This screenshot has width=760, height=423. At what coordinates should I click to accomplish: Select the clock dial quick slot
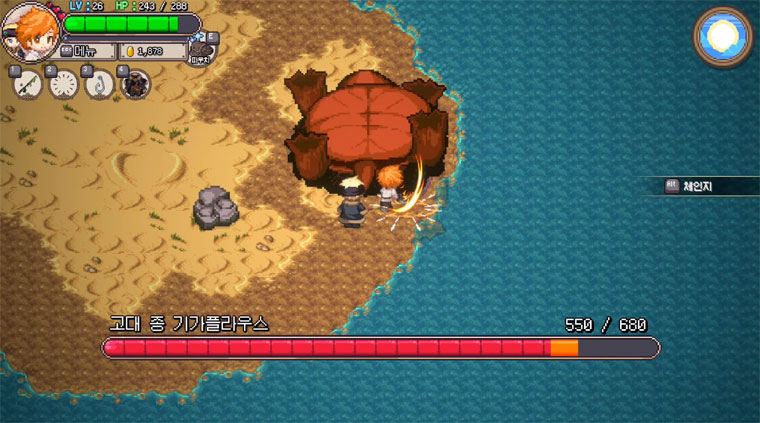(62, 85)
